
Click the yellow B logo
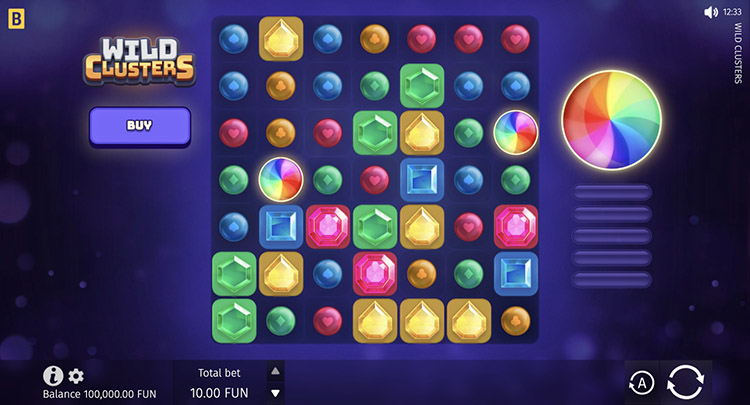tap(15, 15)
